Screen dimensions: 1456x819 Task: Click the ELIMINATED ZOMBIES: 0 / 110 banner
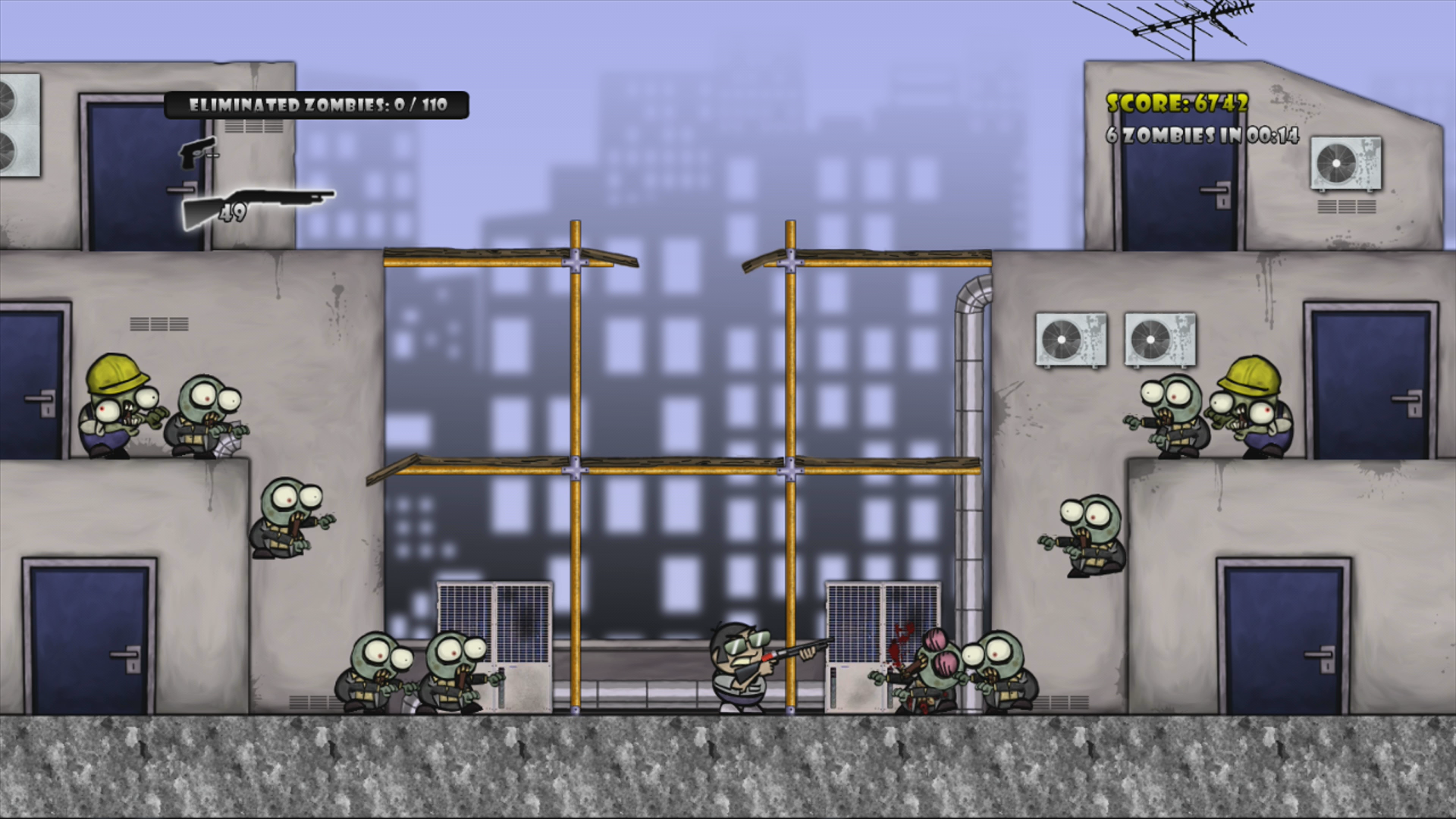click(318, 106)
